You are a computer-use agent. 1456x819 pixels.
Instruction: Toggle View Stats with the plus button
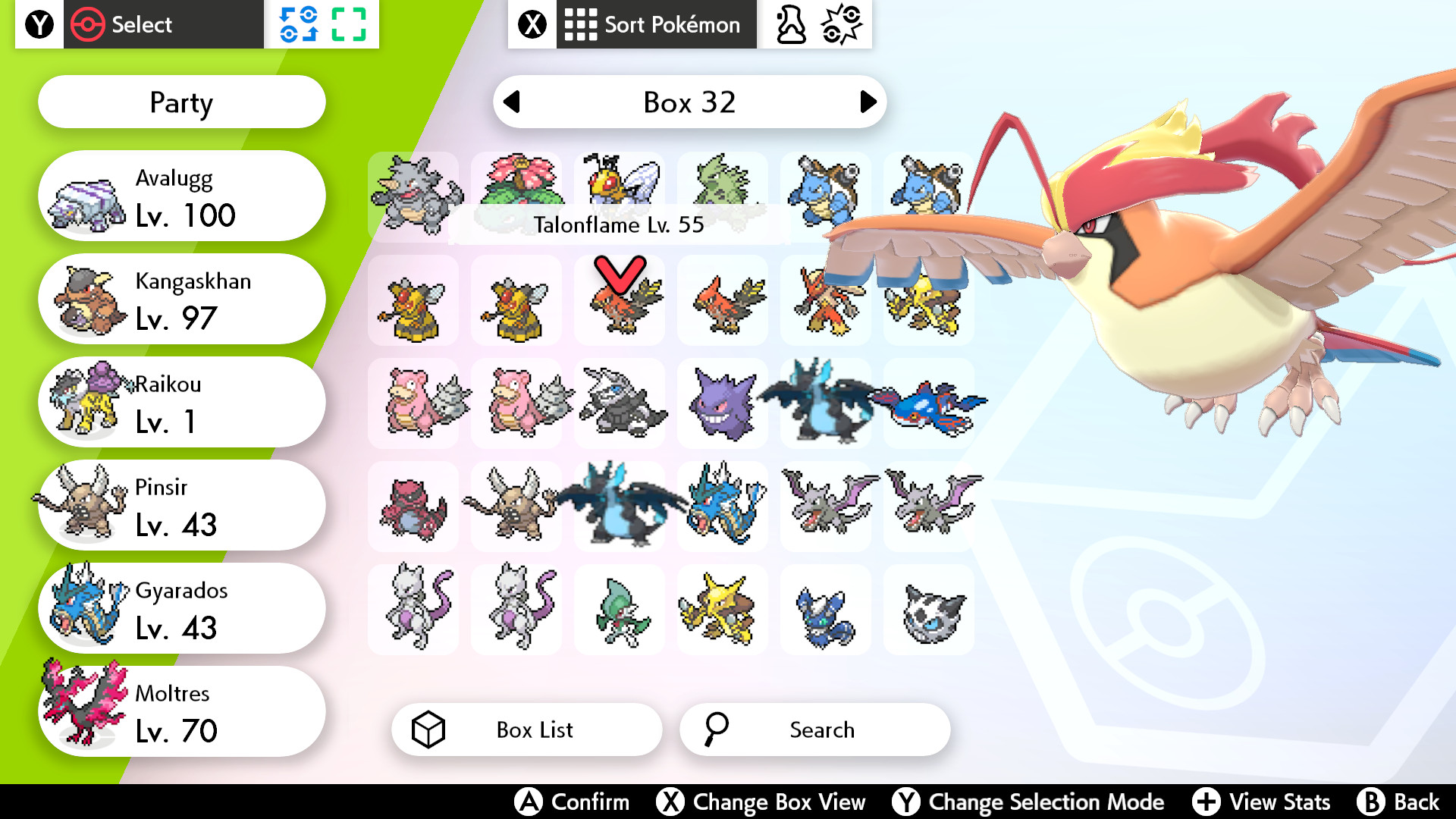tap(1206, 802)
